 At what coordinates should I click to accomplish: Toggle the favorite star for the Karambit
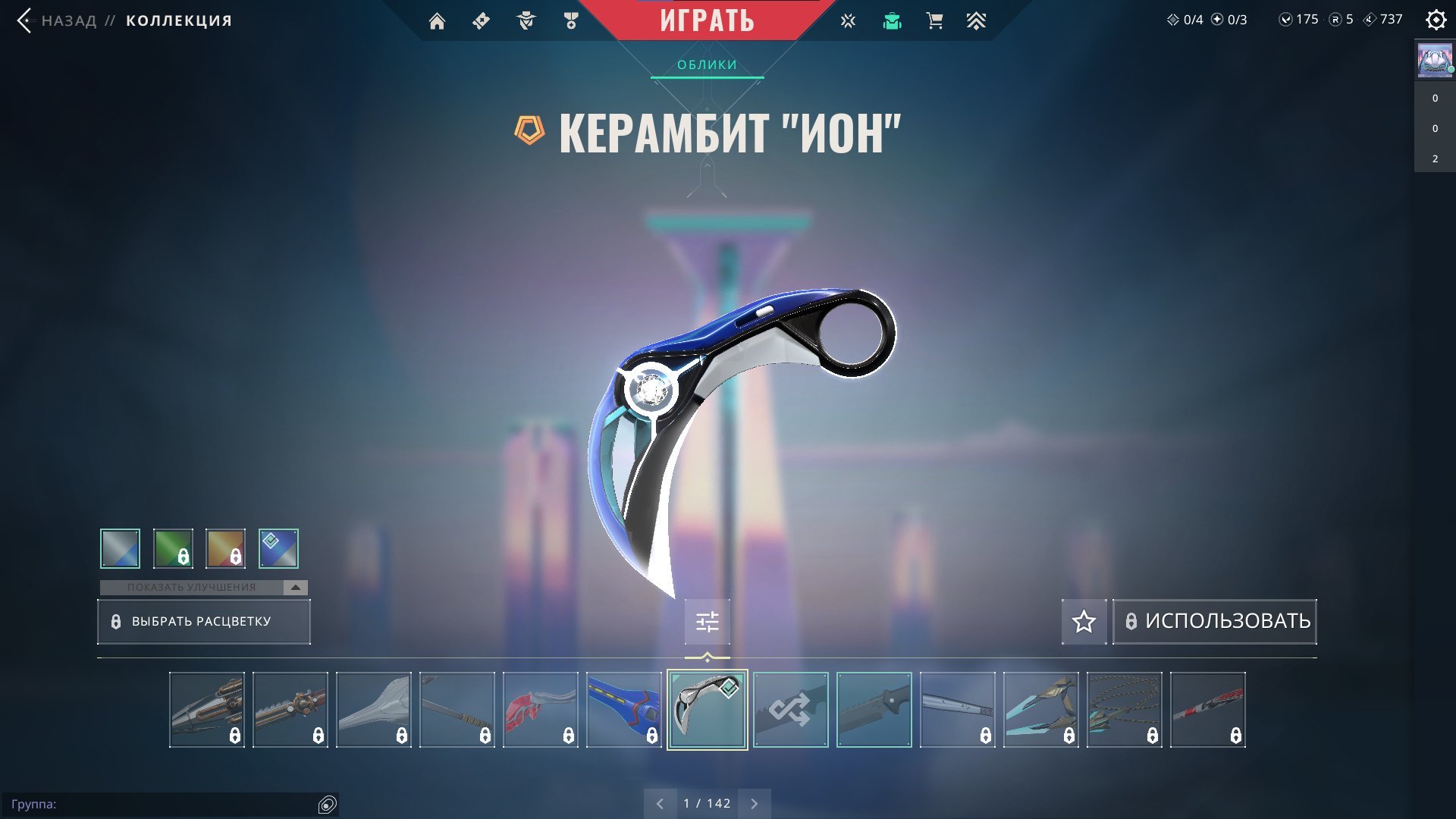(1083, 621)
